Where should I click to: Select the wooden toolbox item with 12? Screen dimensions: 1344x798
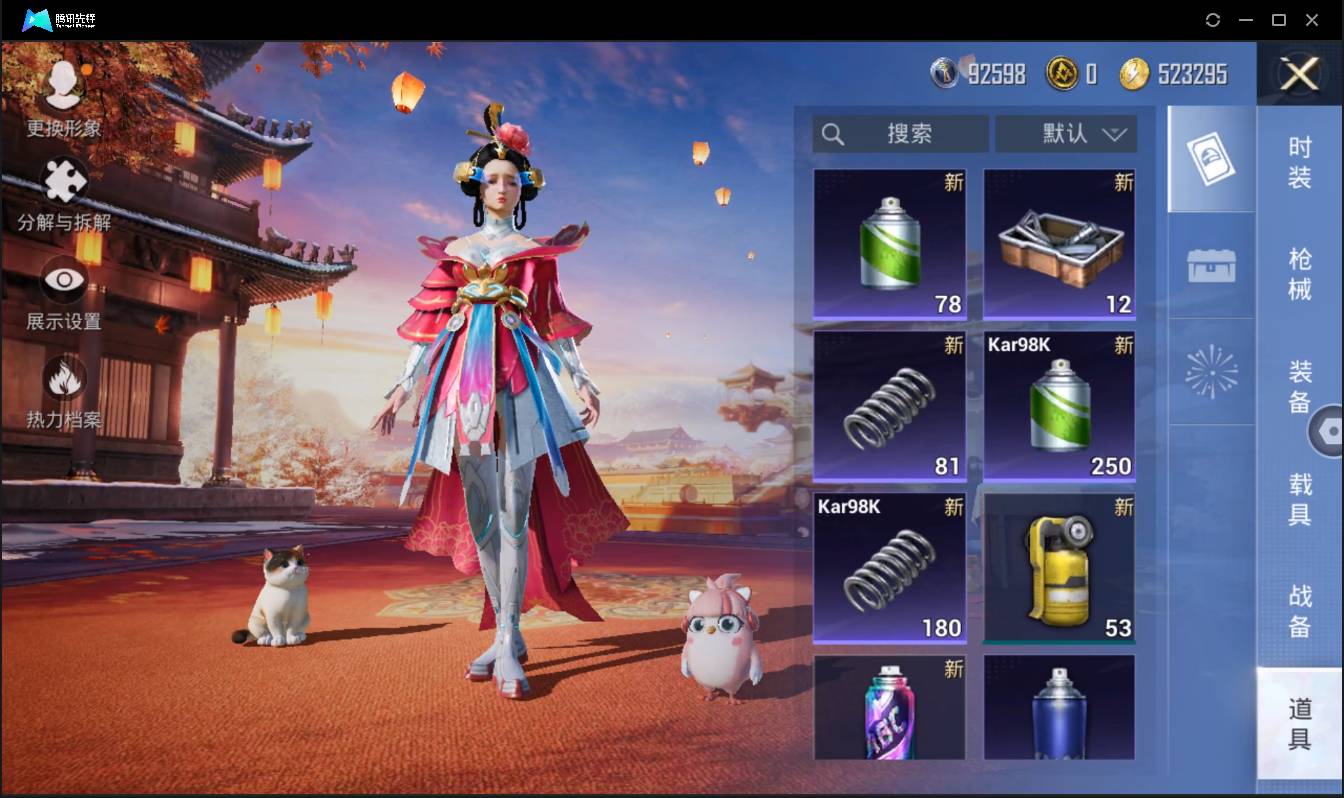tap(1059, 244)
